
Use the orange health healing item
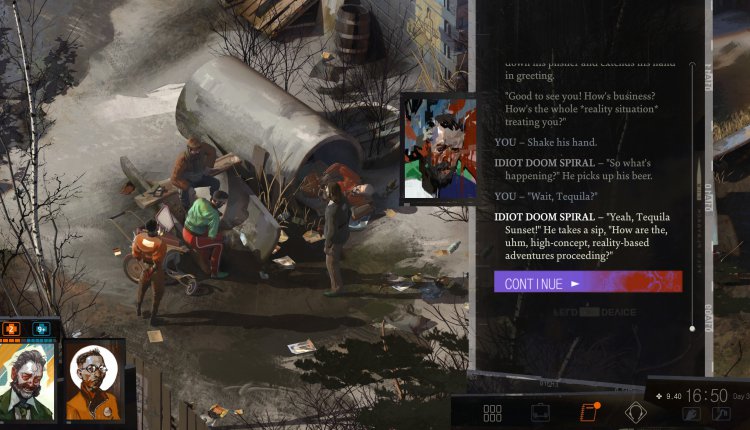click(x=13, y=328)
